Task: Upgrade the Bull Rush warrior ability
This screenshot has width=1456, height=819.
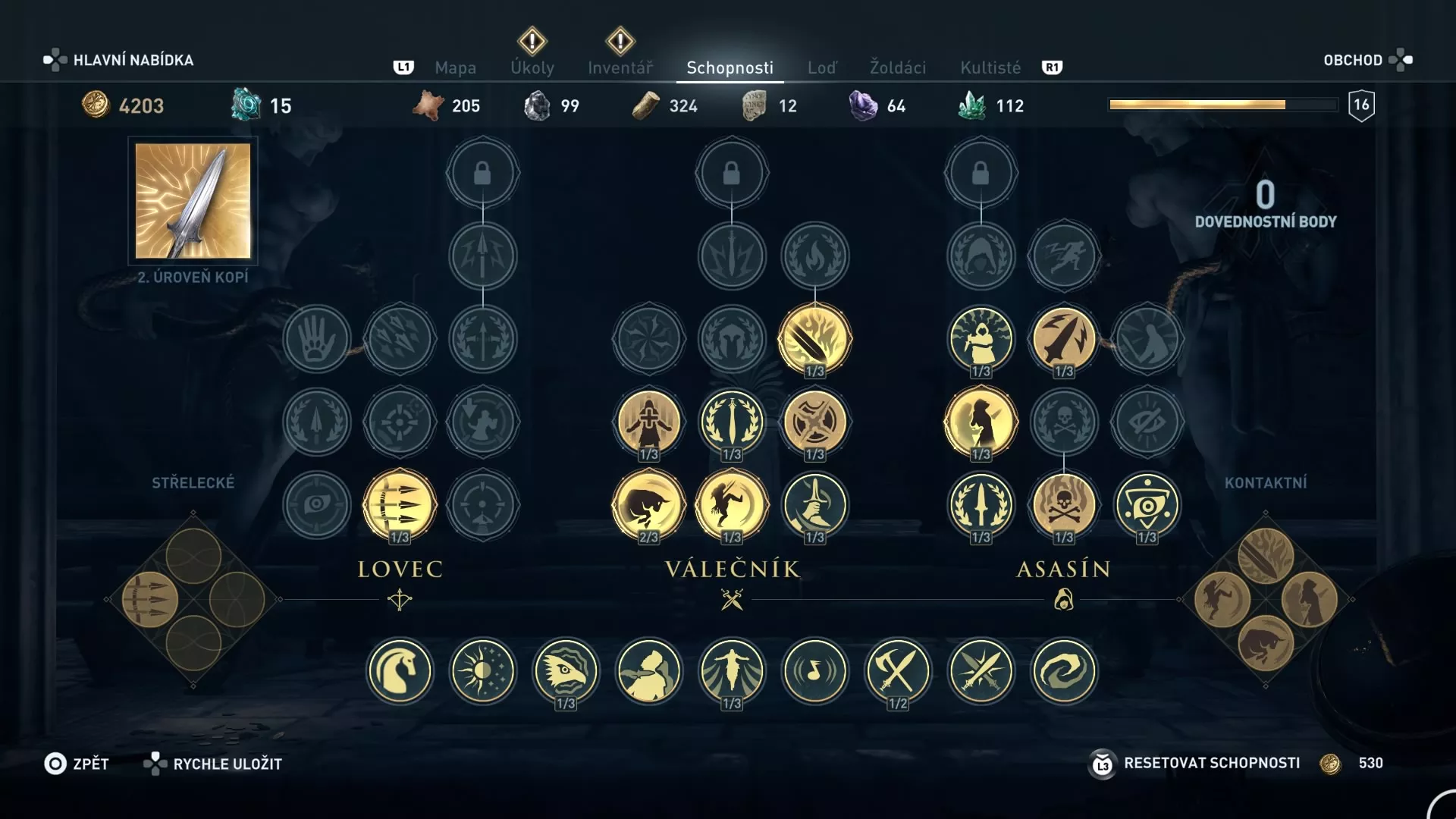Action: click(650, 506)
